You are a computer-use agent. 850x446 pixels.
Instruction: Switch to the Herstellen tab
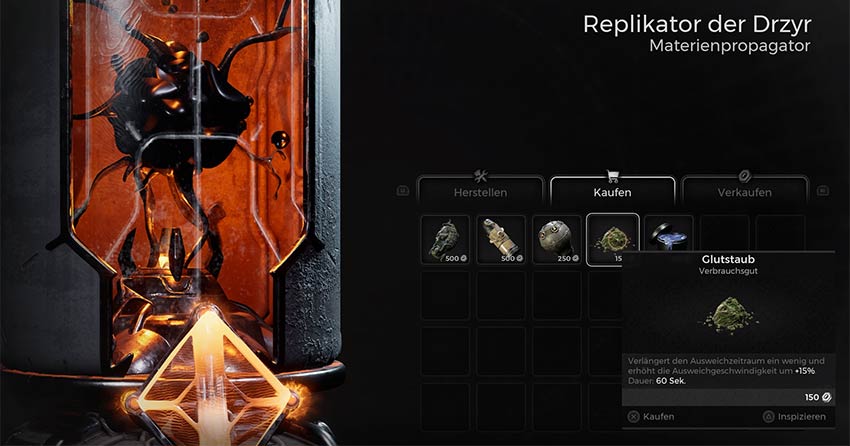(479, 190)
